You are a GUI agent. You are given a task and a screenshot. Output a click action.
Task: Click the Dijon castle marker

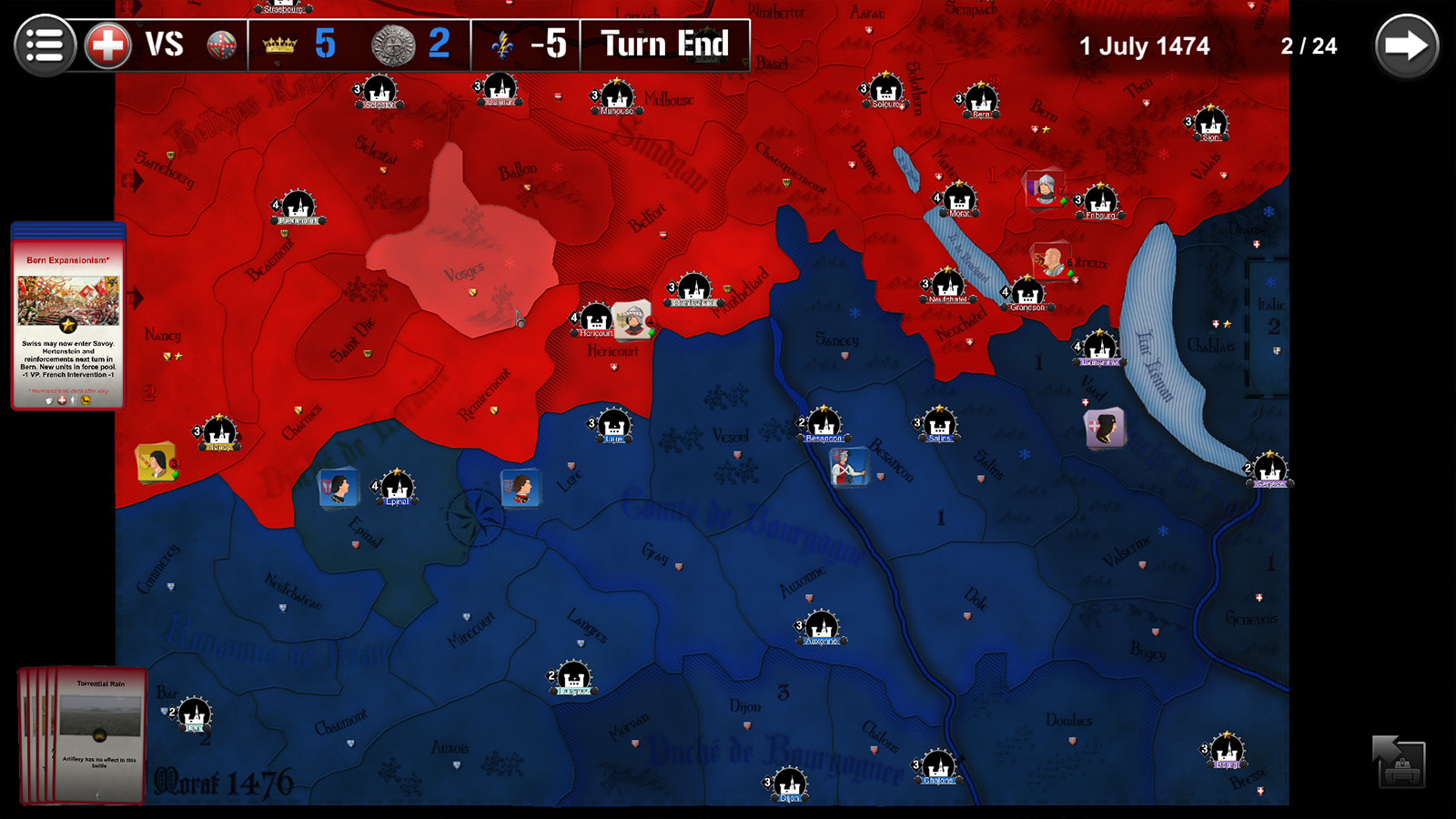(788, 784)
